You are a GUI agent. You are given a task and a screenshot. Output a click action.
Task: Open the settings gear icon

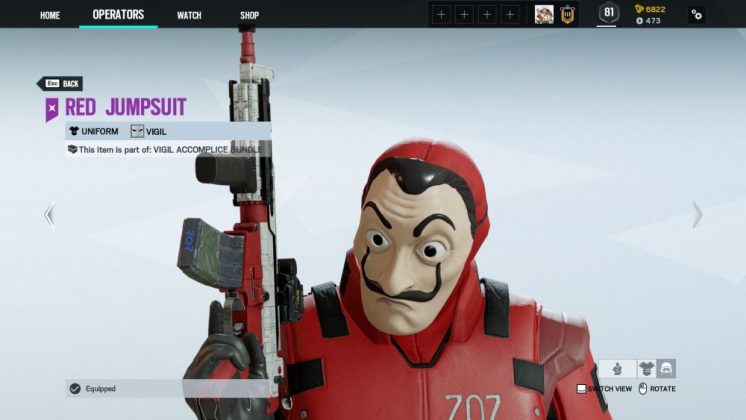point(696,15)
